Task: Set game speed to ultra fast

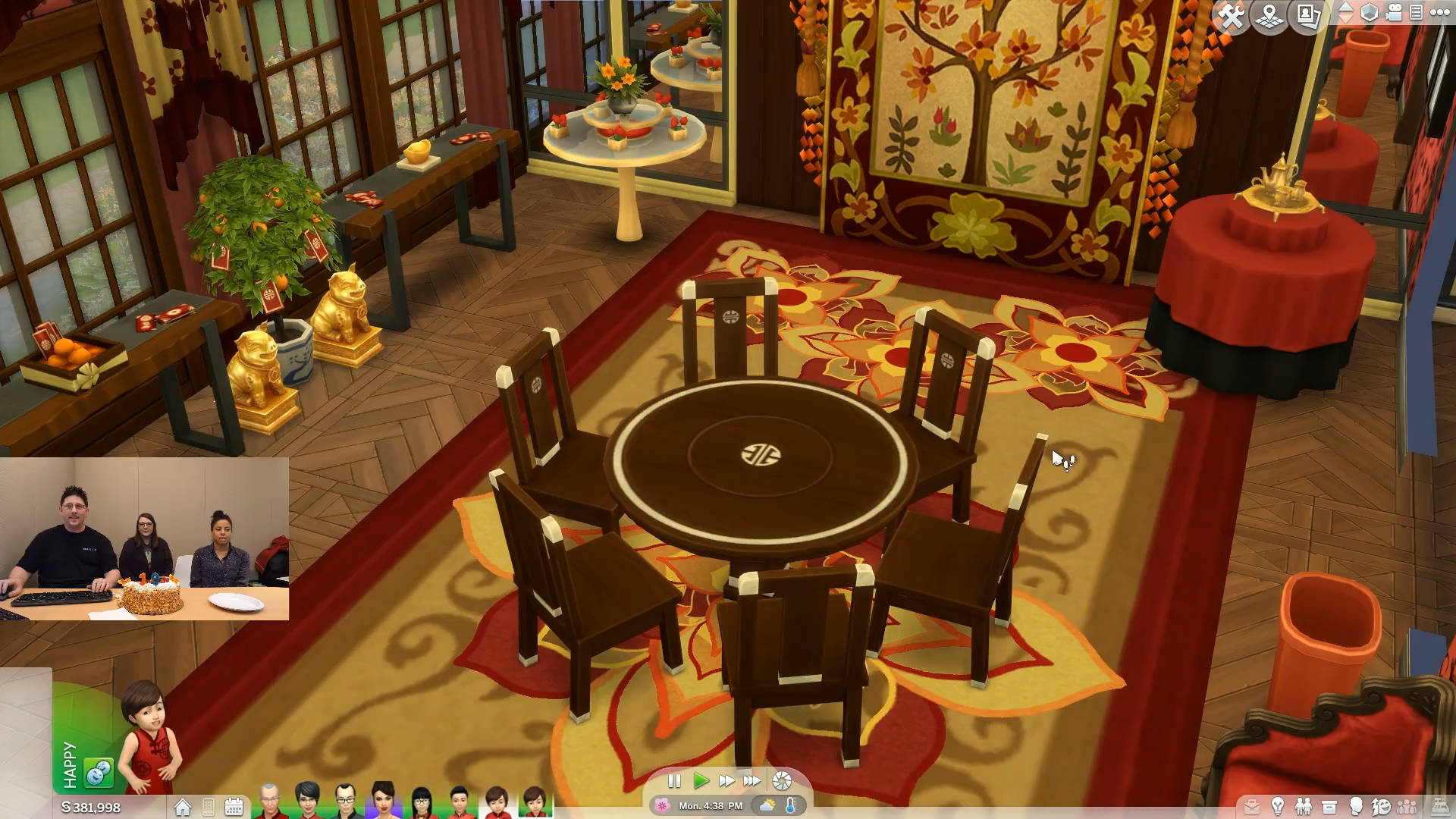Action: 752,781
